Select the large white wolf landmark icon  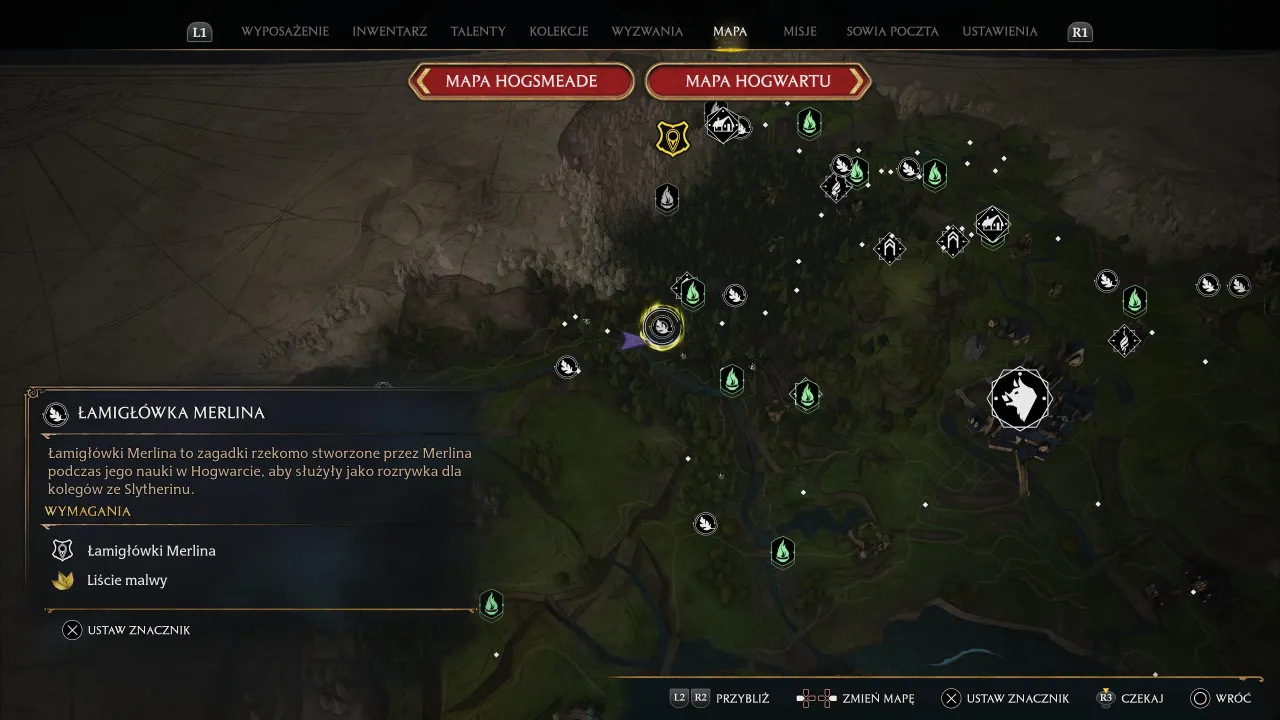coord(1019,398)
